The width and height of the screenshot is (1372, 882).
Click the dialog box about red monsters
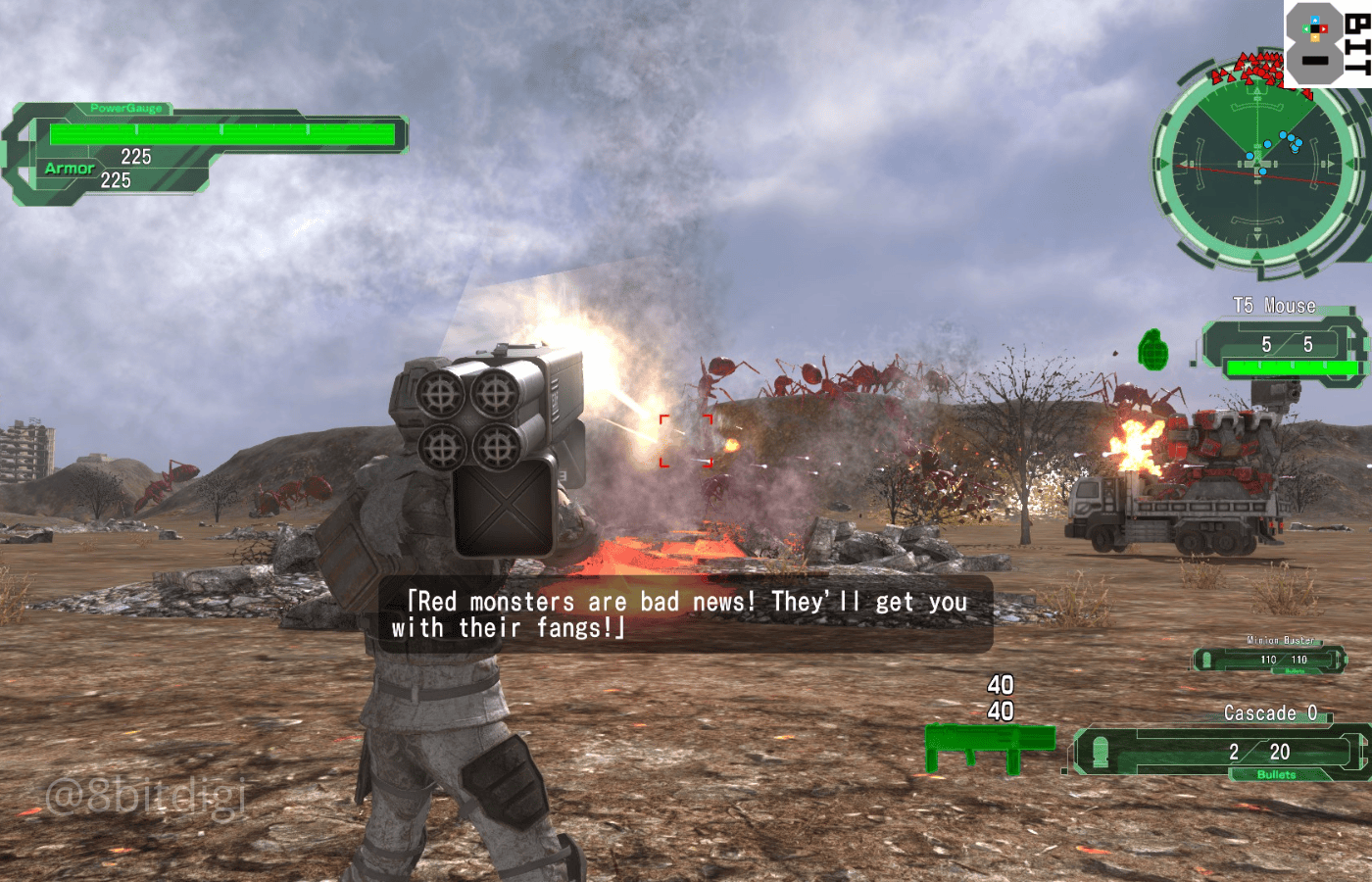[x=686, y=613]
